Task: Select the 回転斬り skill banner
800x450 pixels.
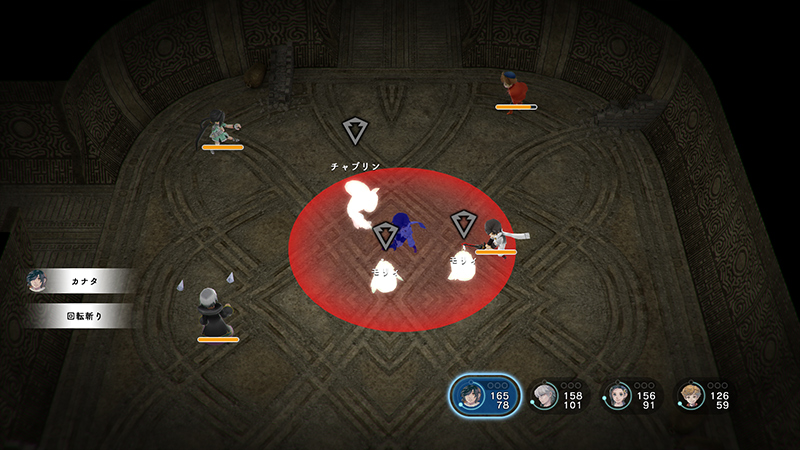Action: [78, 316]
